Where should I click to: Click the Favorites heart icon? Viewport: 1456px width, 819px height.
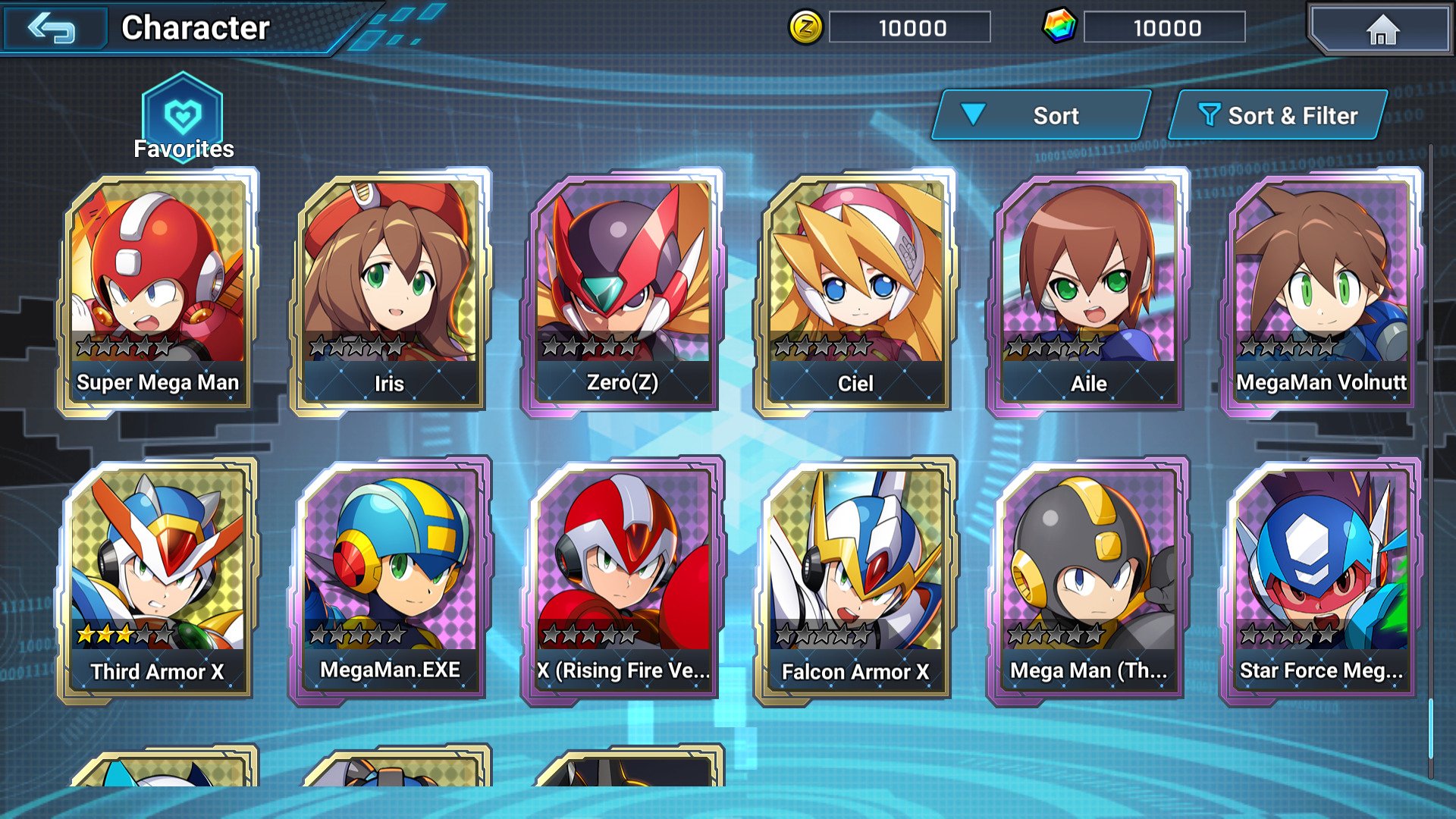point(182,114)
